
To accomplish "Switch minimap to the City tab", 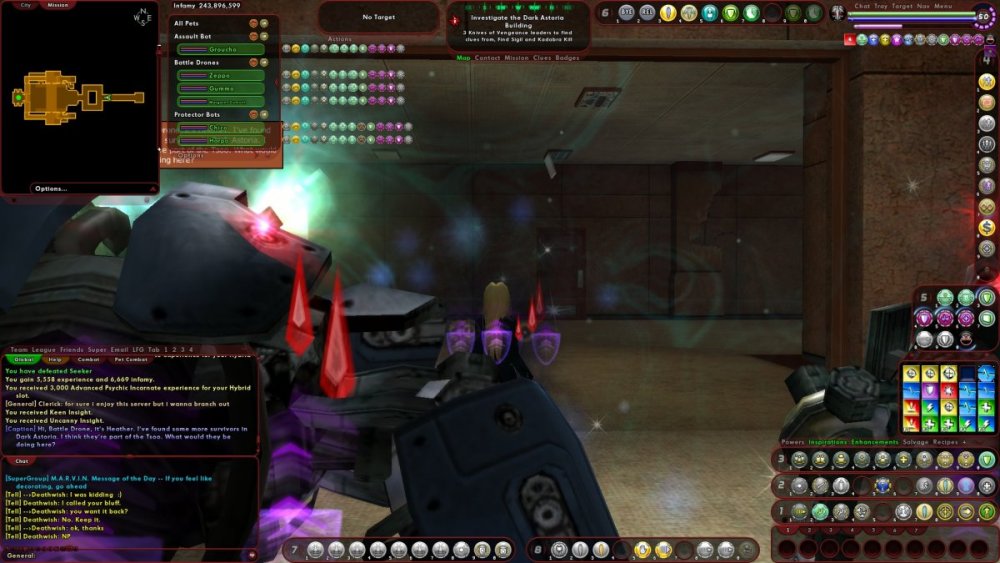I will coord(26,5).
